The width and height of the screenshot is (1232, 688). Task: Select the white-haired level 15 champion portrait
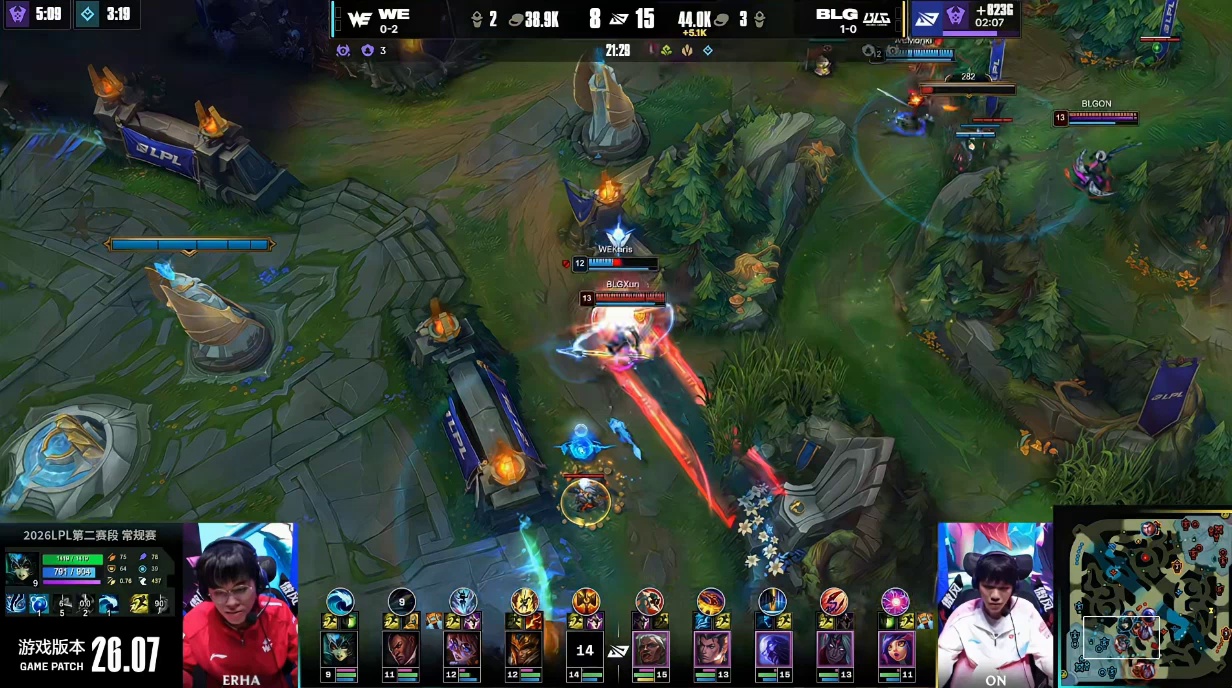(x=649, y=649)
